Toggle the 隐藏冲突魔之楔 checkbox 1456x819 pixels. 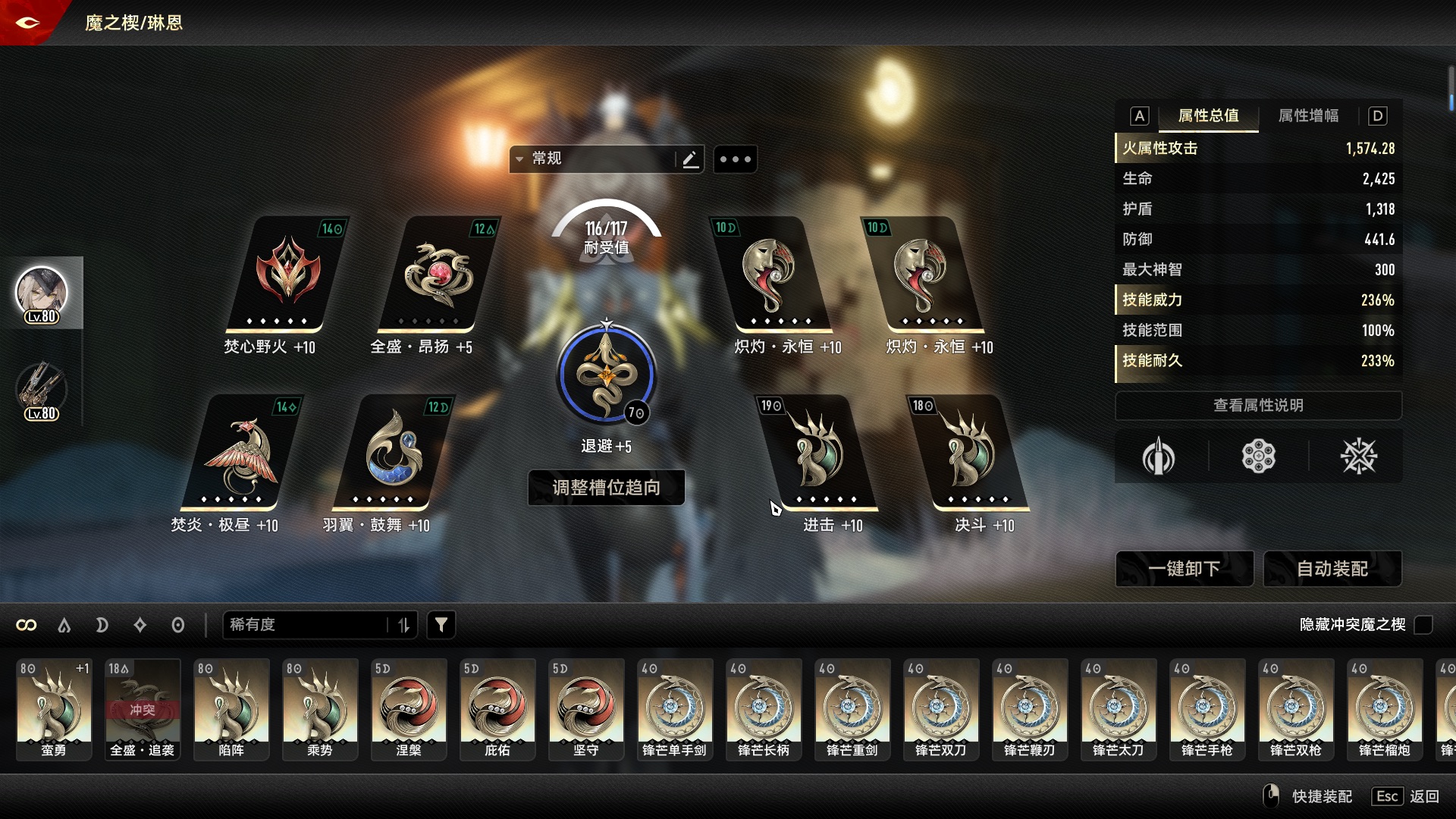coord(1423,625)
